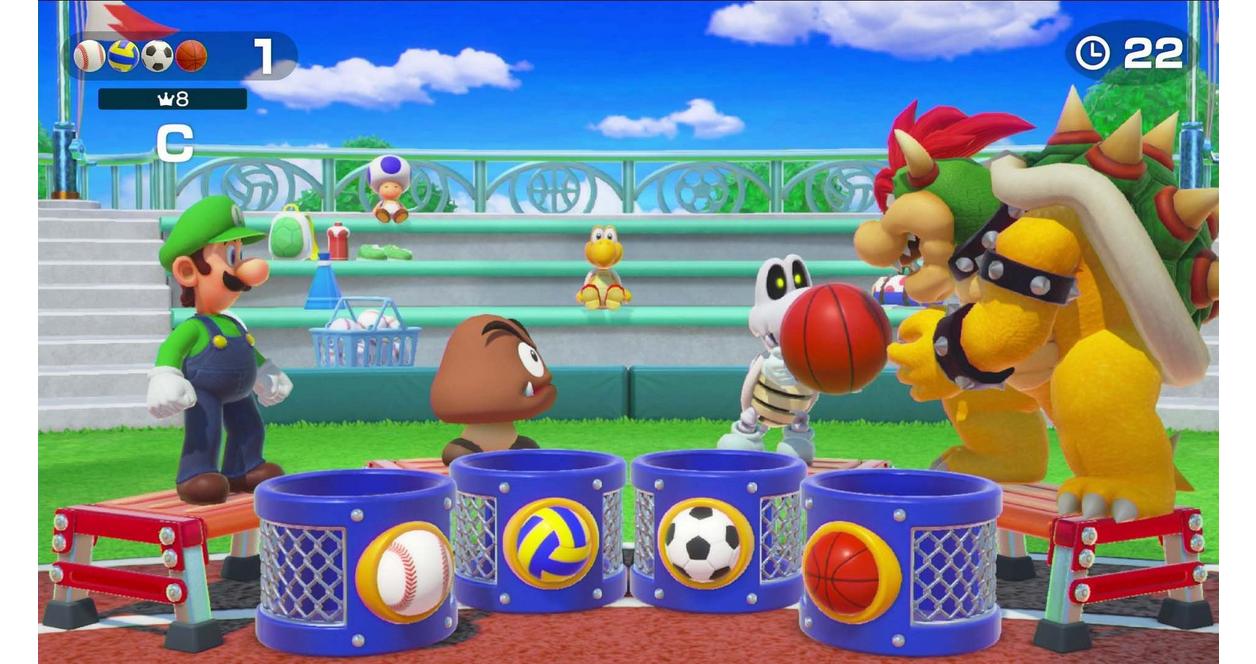Pick the basketball icon in the score panel
This screenshot has height=664, width=1256.
pos(191,56)
